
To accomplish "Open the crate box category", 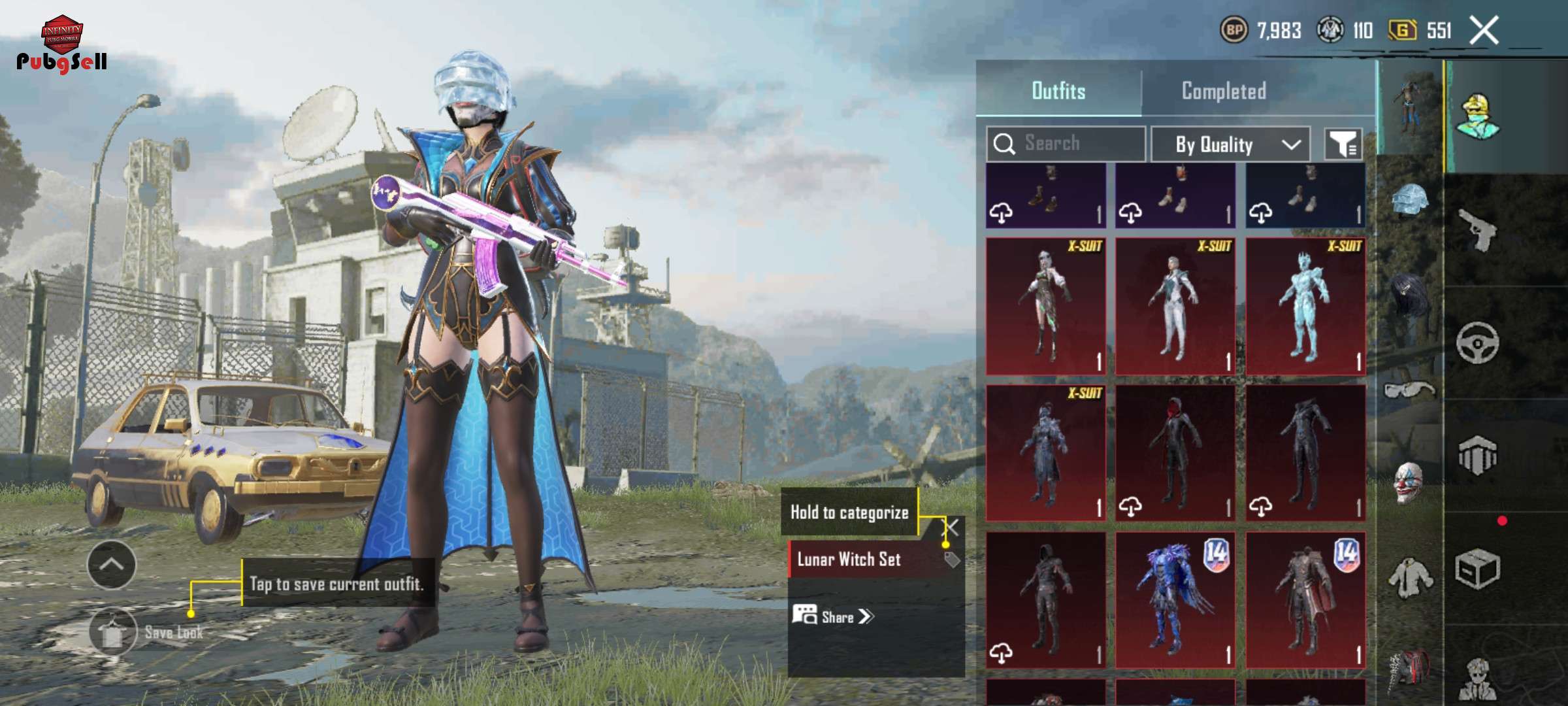I will (1477, 569).
